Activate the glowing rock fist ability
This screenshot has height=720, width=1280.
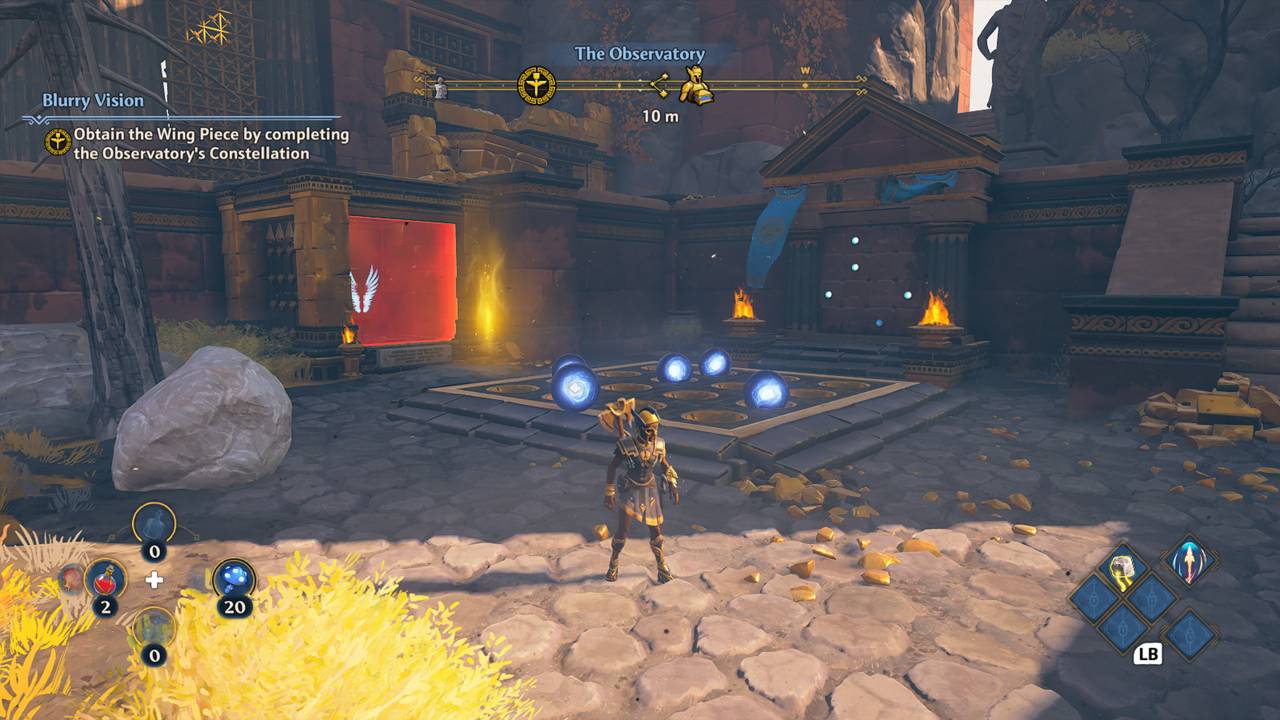coord(1124,567)
